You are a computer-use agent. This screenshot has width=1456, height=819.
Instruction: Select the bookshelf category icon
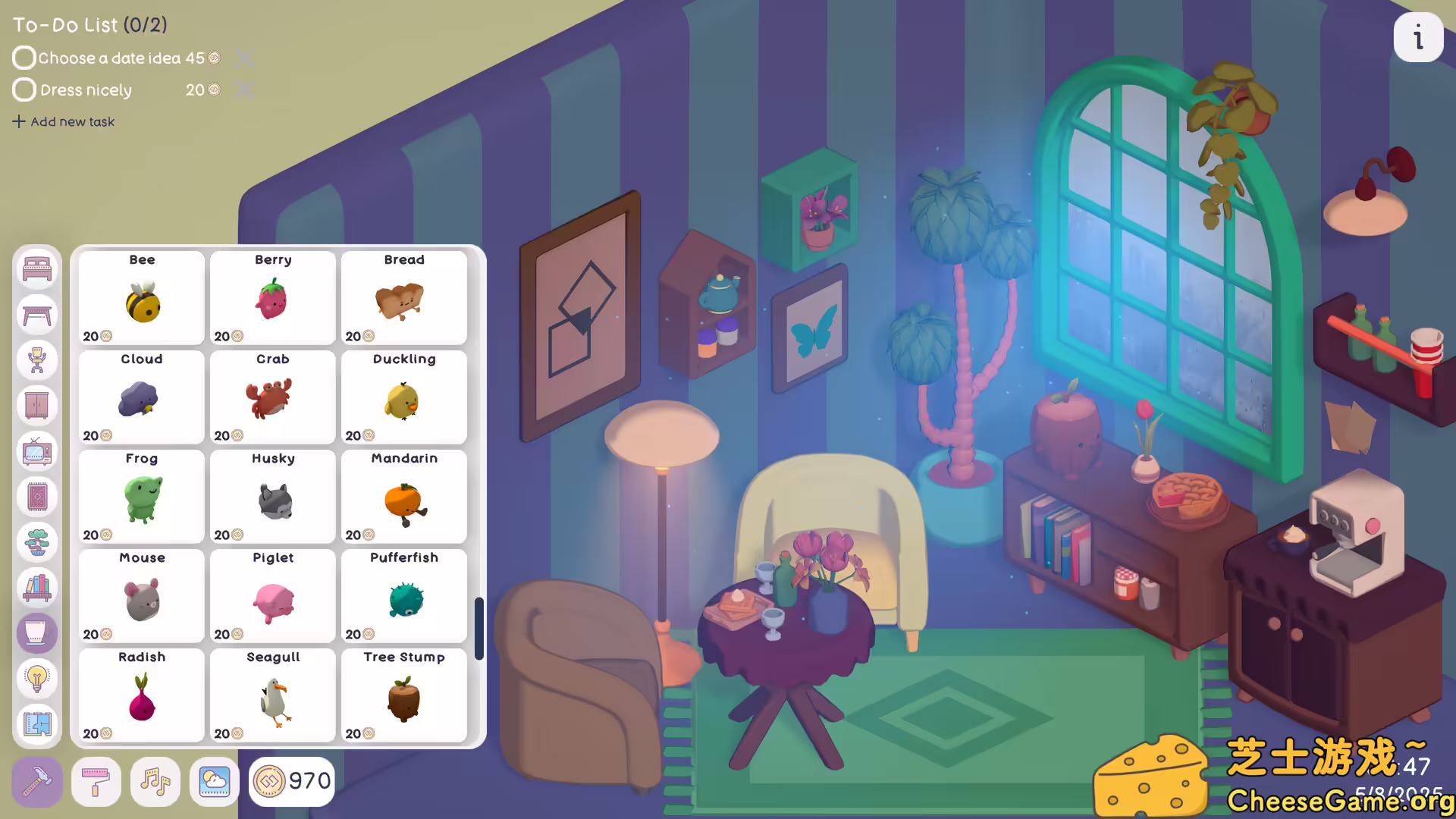[36, 587]
